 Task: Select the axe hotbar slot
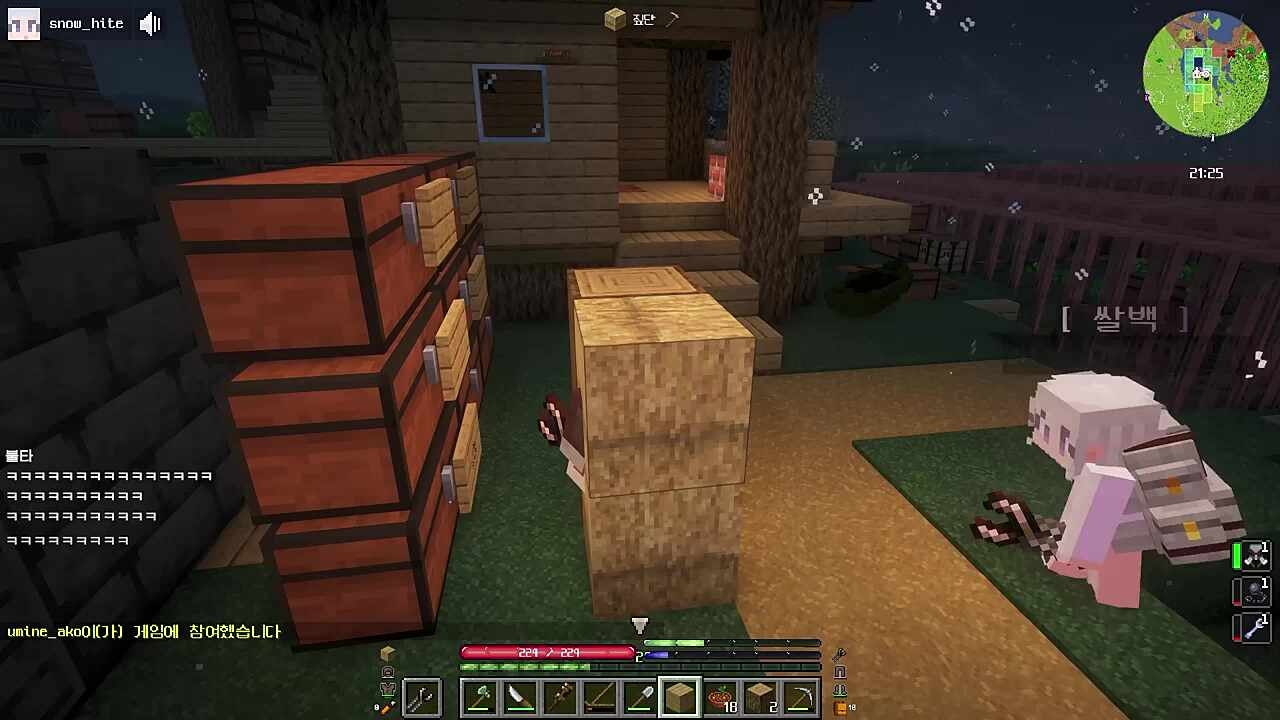tap(480, 697)
